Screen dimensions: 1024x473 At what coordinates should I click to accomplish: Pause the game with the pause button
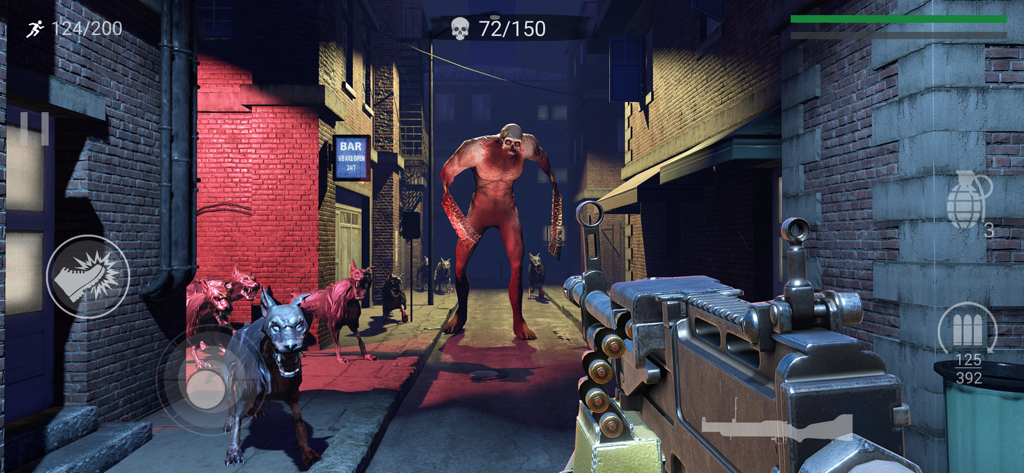pos(32,129)
